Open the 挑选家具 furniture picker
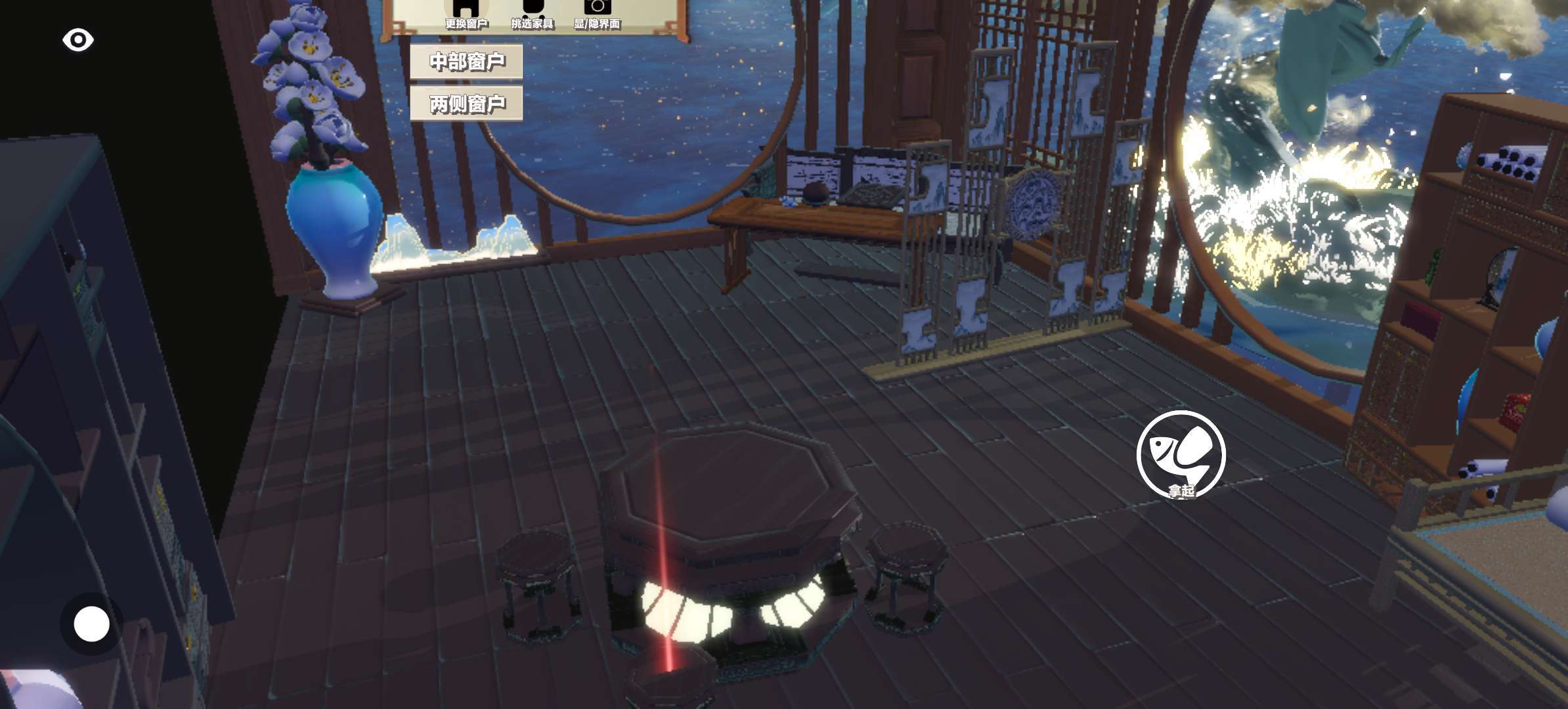Screen dimensions: 1568x709 click(533, 14)
